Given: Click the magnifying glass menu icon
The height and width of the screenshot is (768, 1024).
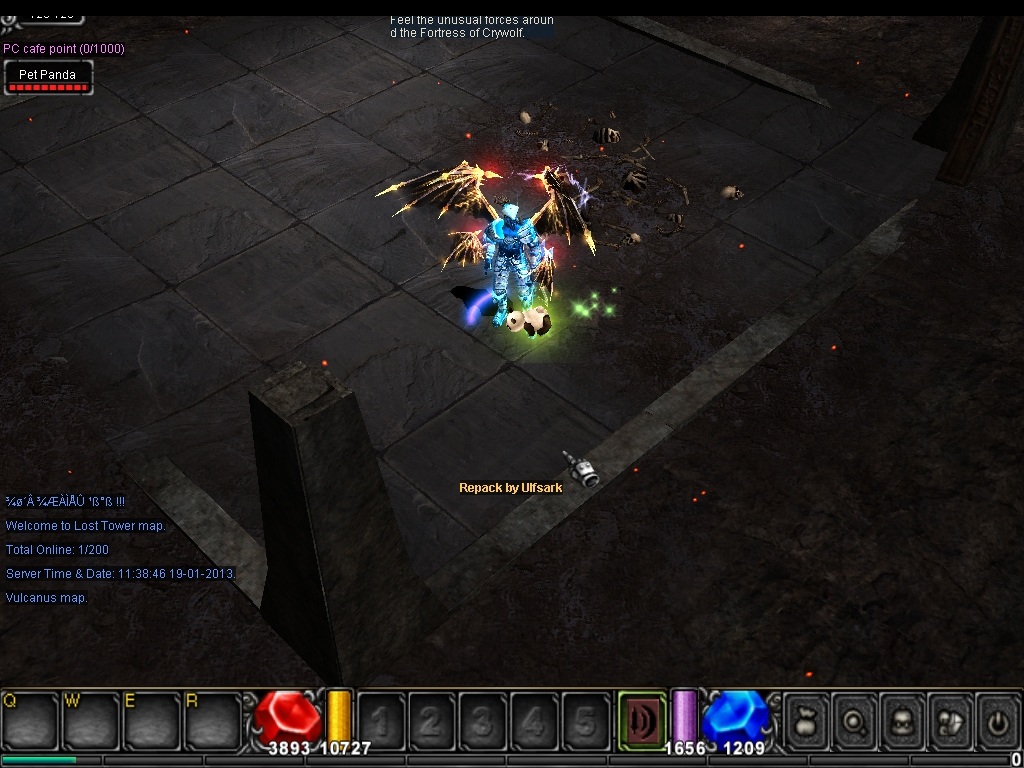Looking at the screenshot, I should tap(854, 719).
